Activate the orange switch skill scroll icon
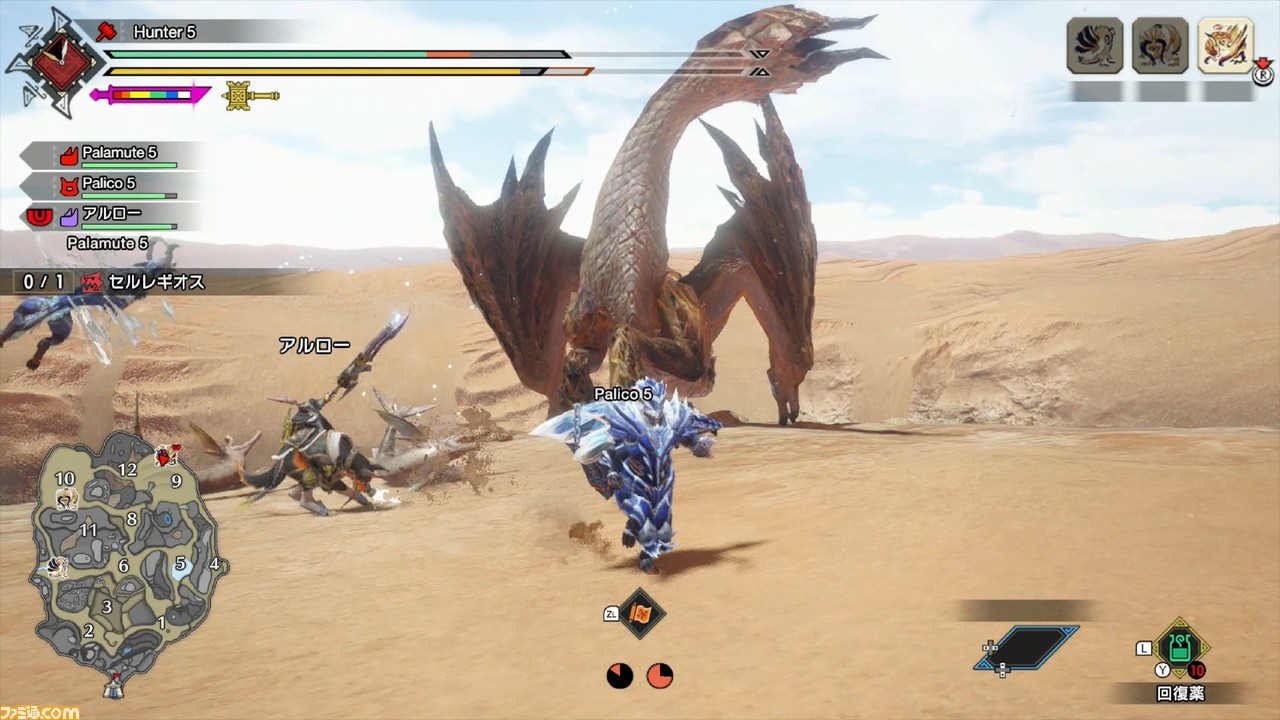Screen dimensions: 1280x720 coord(641,613)
